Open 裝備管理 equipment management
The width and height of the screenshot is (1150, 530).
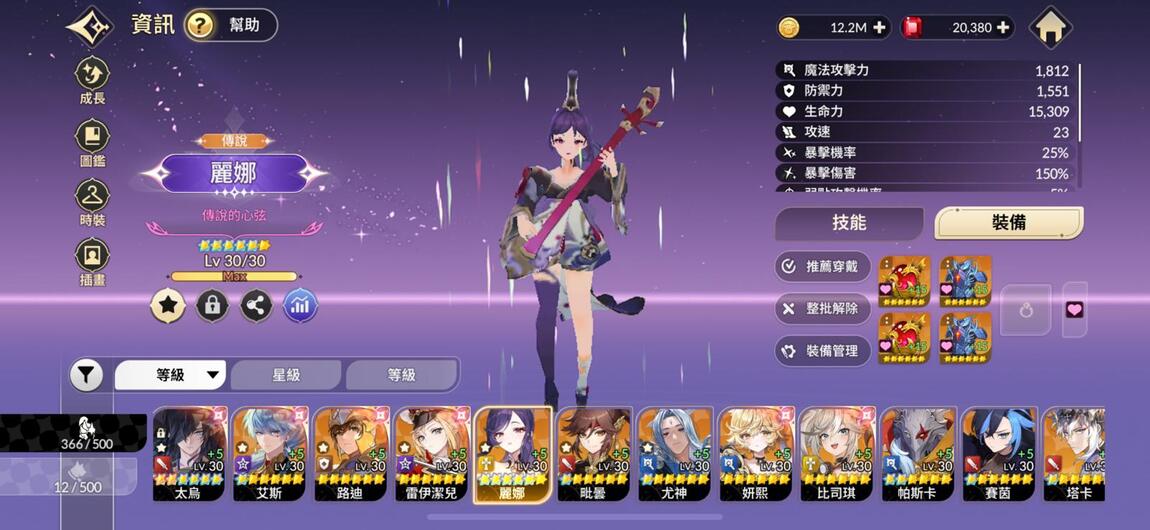point(823,351)
